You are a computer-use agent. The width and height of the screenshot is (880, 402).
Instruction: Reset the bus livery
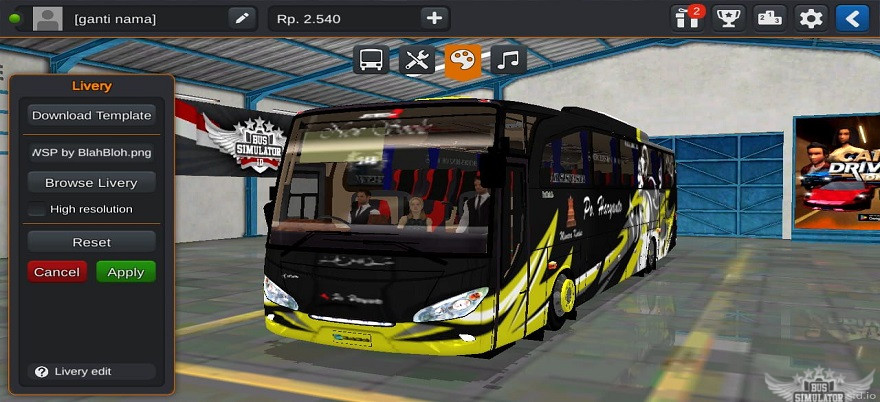coord(91,242)
